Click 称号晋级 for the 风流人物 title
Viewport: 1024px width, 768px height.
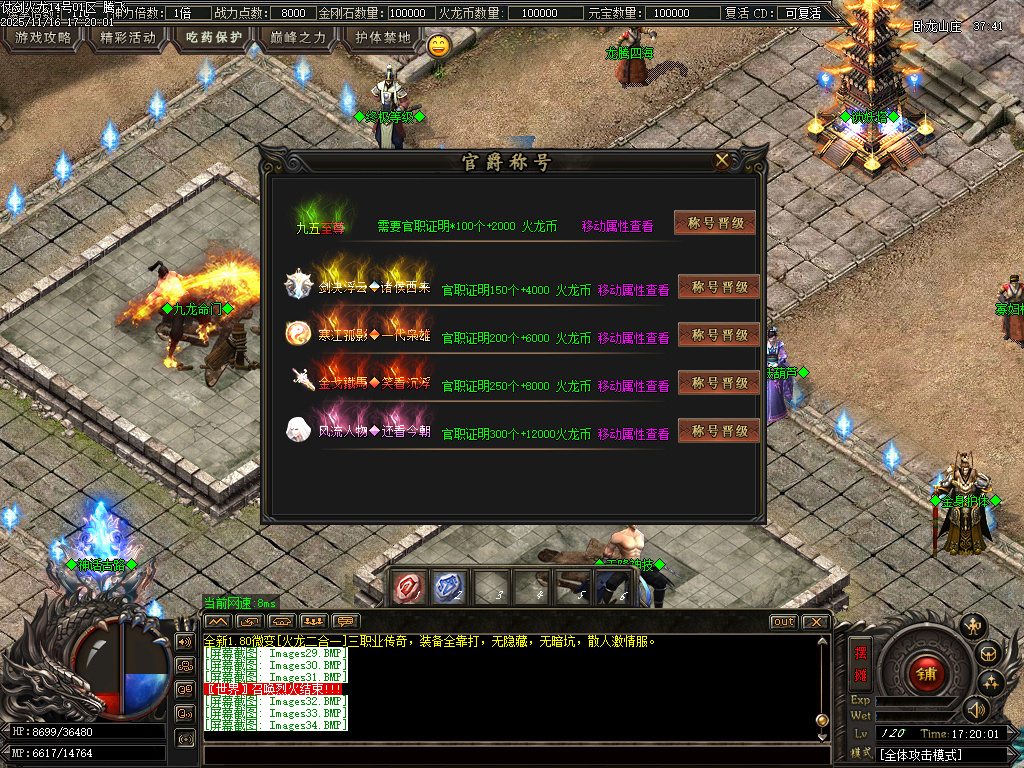(x=719, y=431)
